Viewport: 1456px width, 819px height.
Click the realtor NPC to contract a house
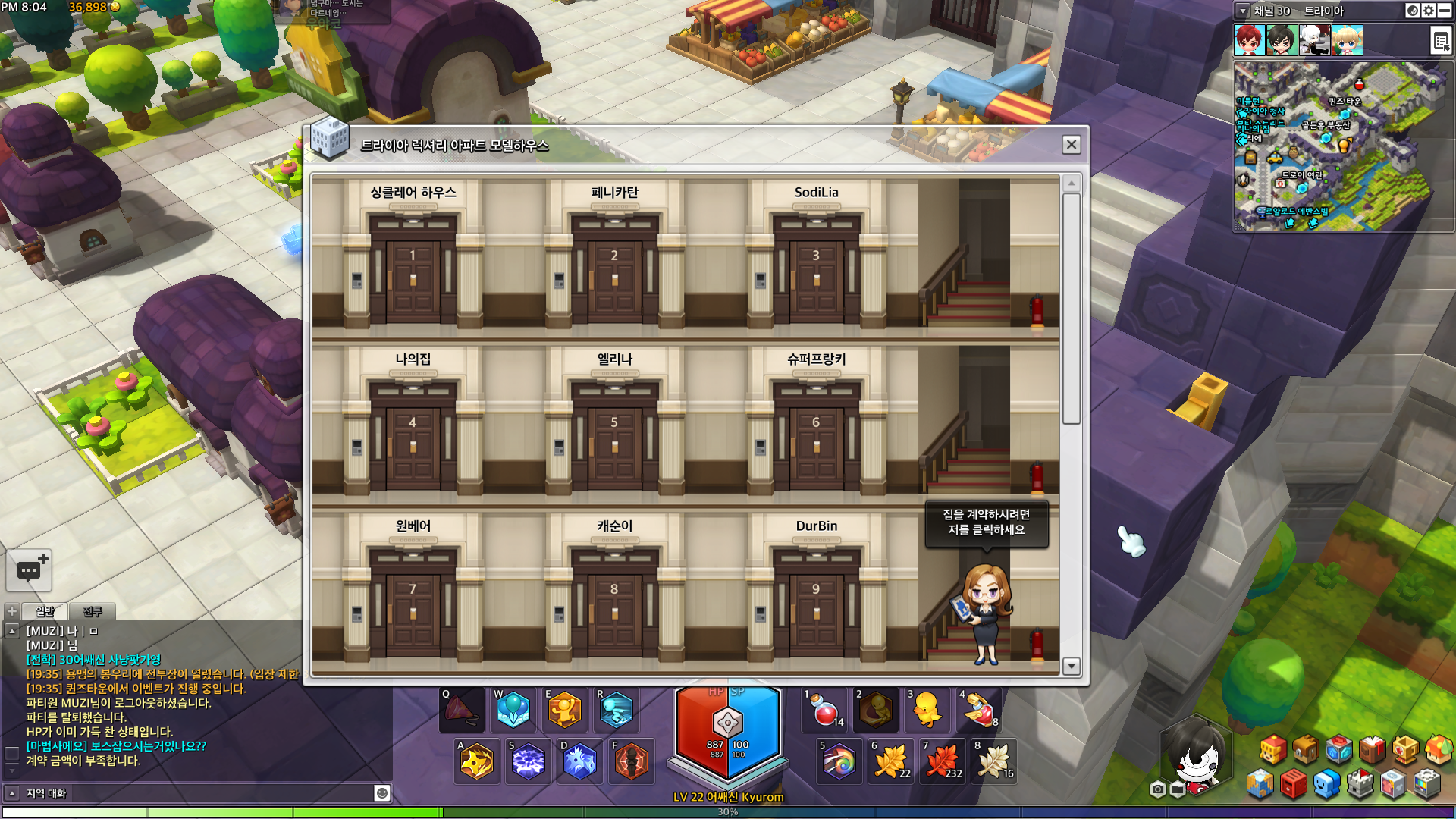click(x=986, y=614)
